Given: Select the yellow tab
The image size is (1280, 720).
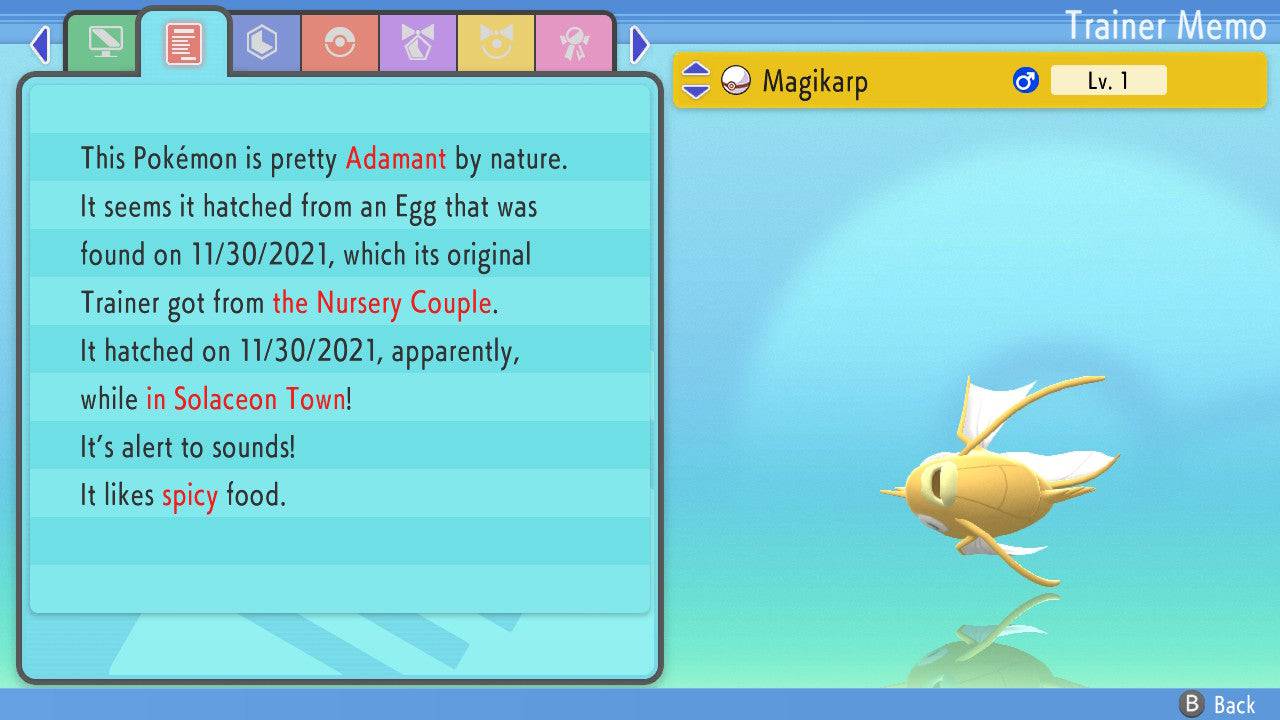Looking at the screenshot, I should (496, 43).
